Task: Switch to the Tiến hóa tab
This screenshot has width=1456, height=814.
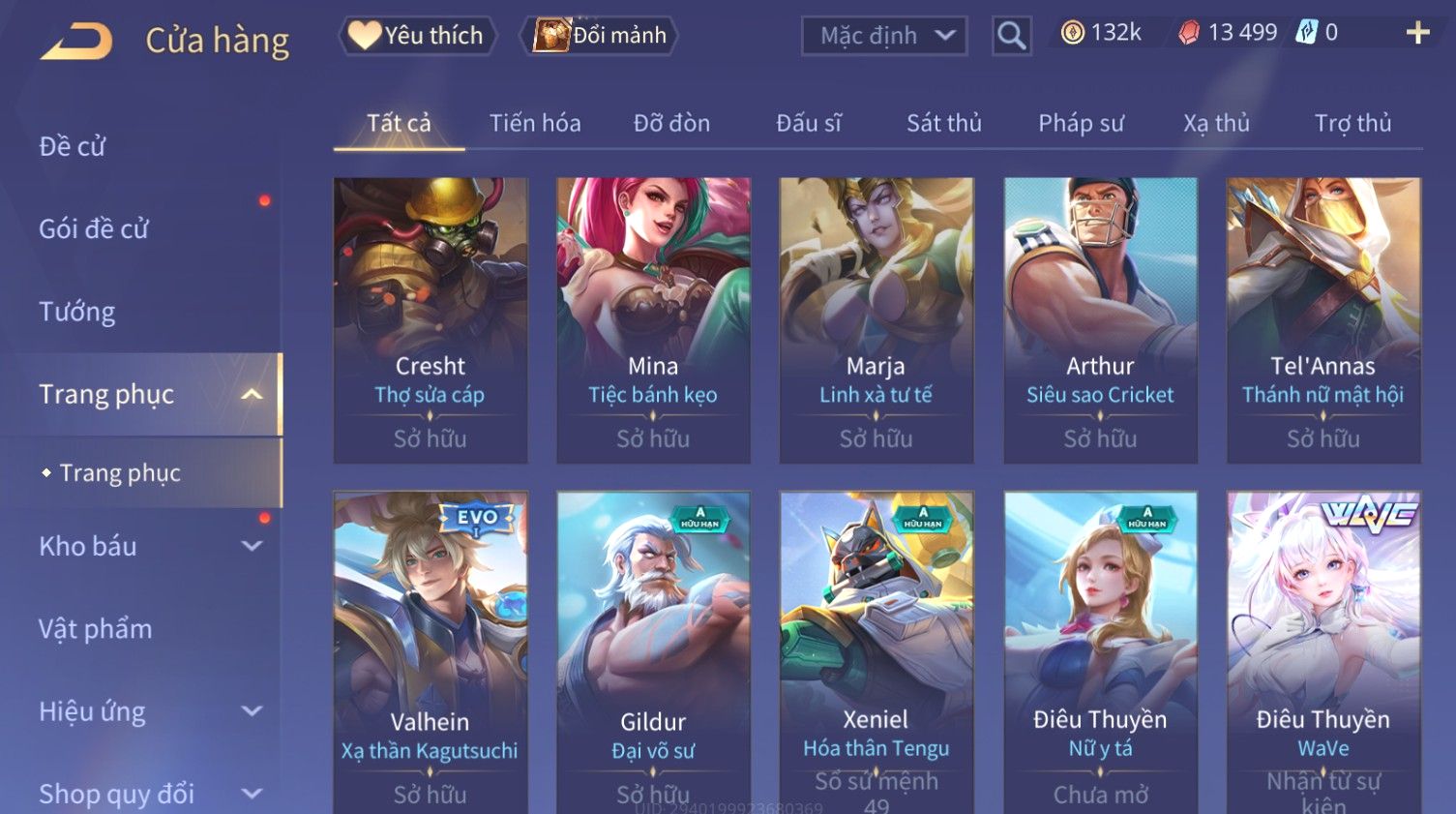Action: pyautogui.click(x=535, y=124)
